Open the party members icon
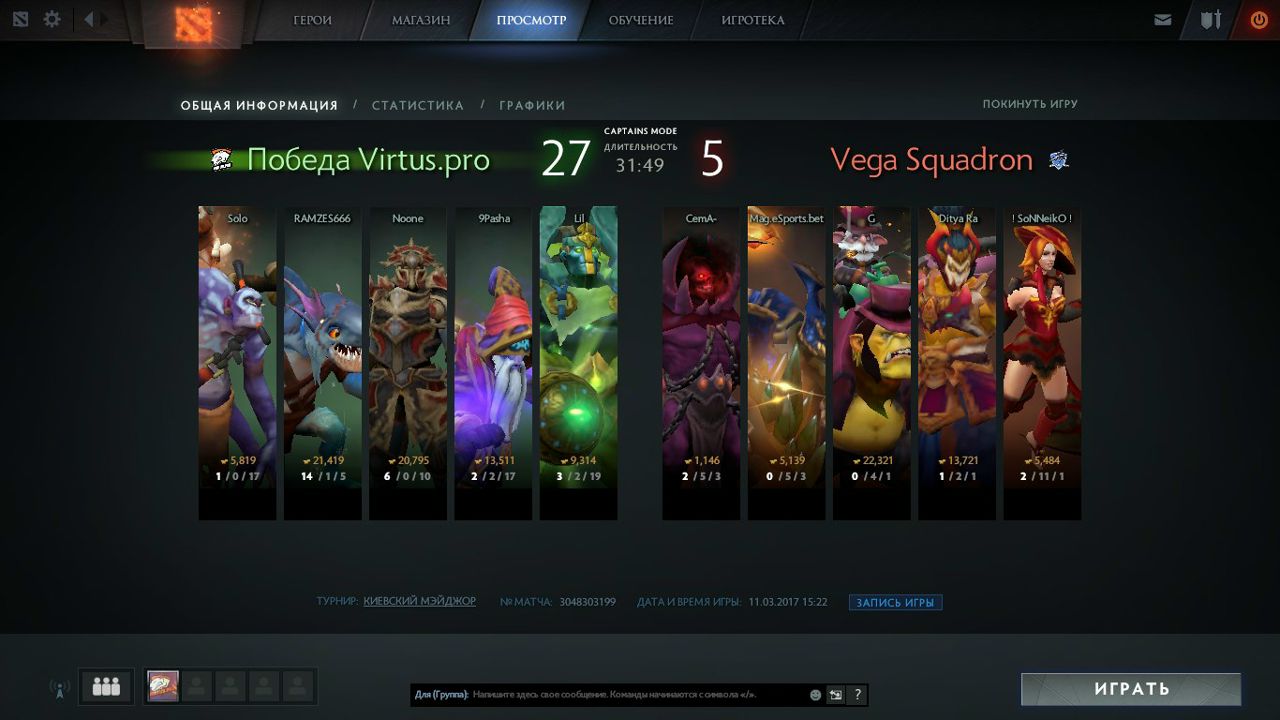 (106, 687)
